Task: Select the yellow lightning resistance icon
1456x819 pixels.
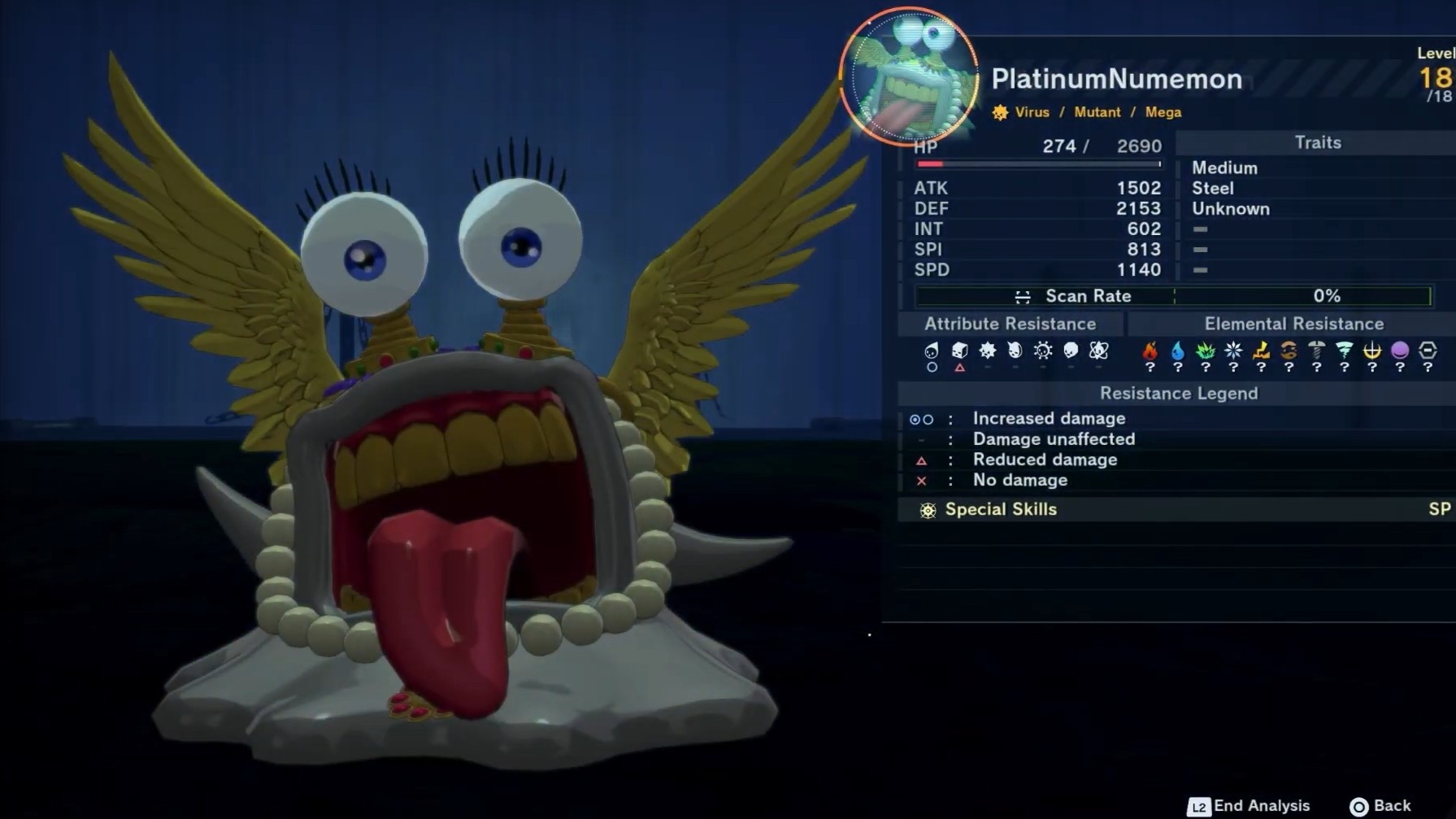Action: click(x=1261, y=351)
